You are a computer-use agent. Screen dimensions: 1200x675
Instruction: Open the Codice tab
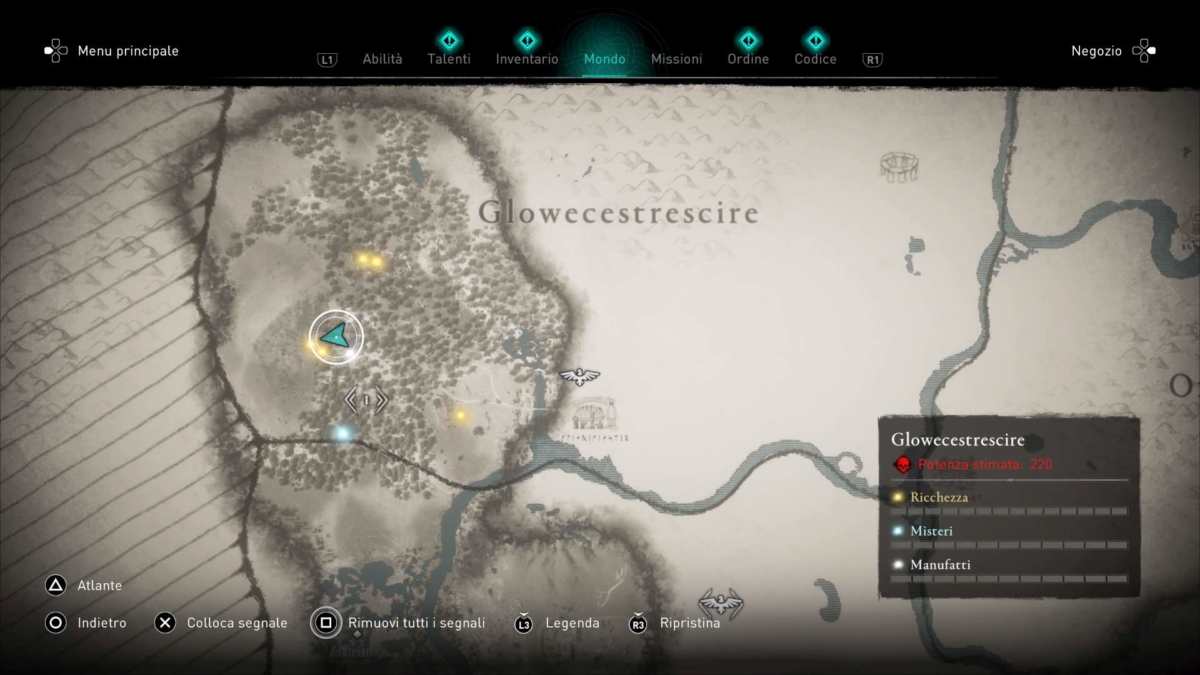click(x=815, y=59)
